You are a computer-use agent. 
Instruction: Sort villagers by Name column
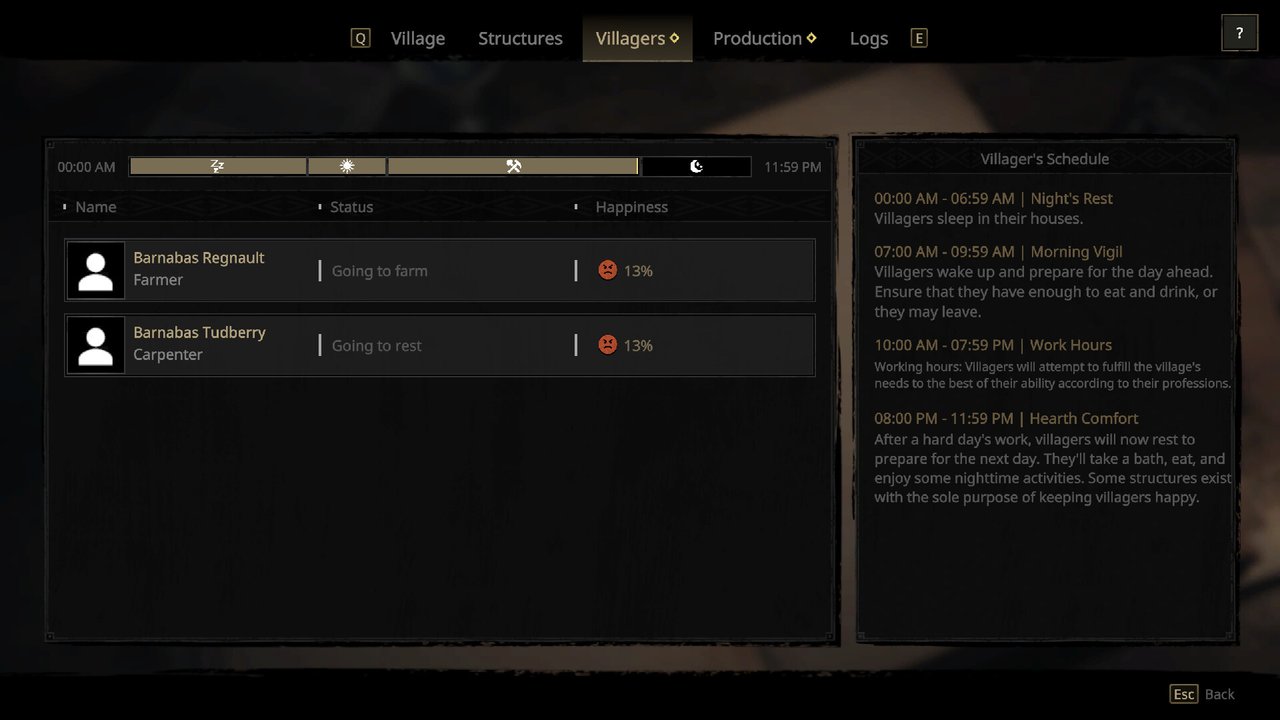tap(96, 207)
